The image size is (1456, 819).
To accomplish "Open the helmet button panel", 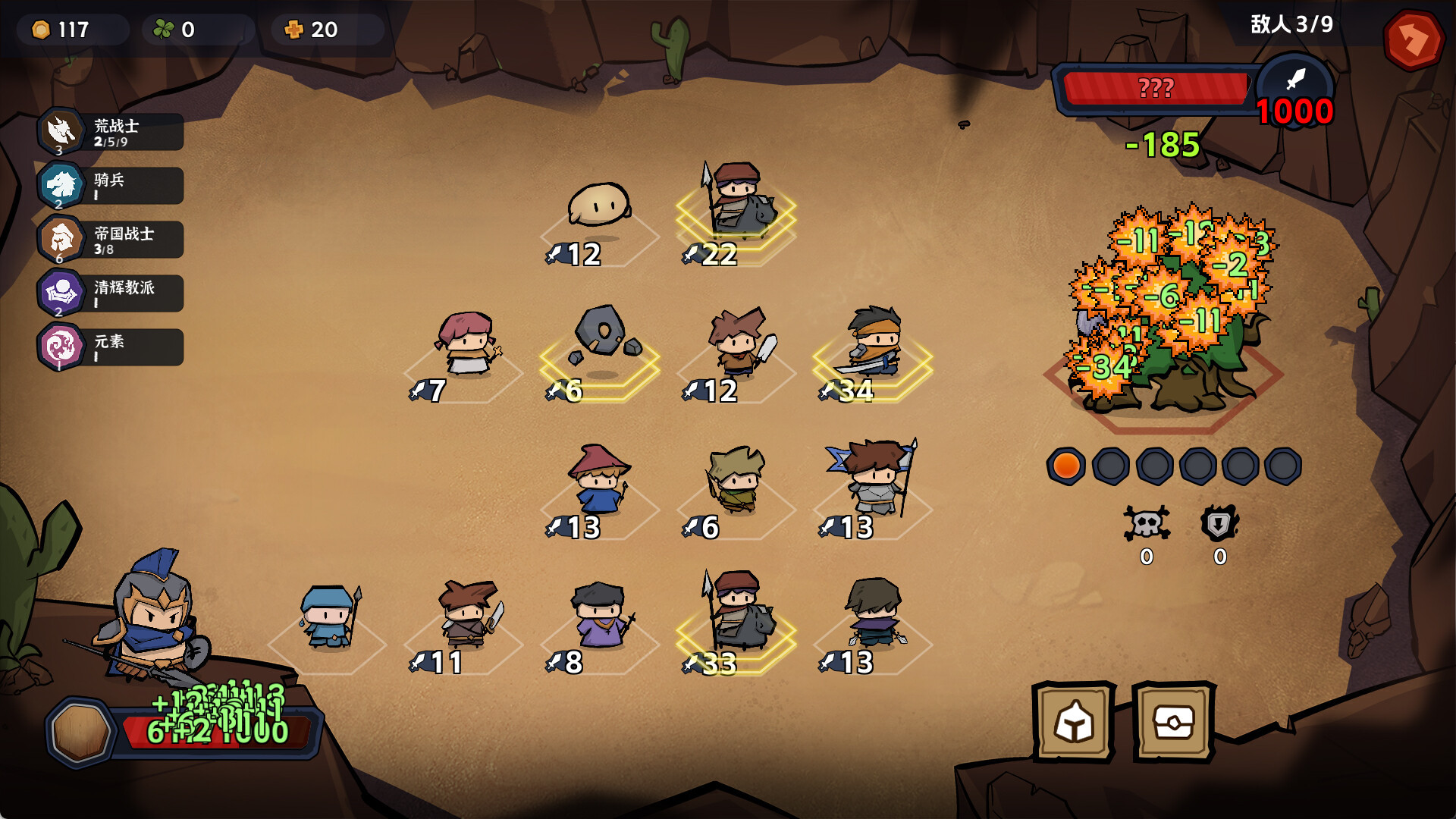I will point(1073,721).
